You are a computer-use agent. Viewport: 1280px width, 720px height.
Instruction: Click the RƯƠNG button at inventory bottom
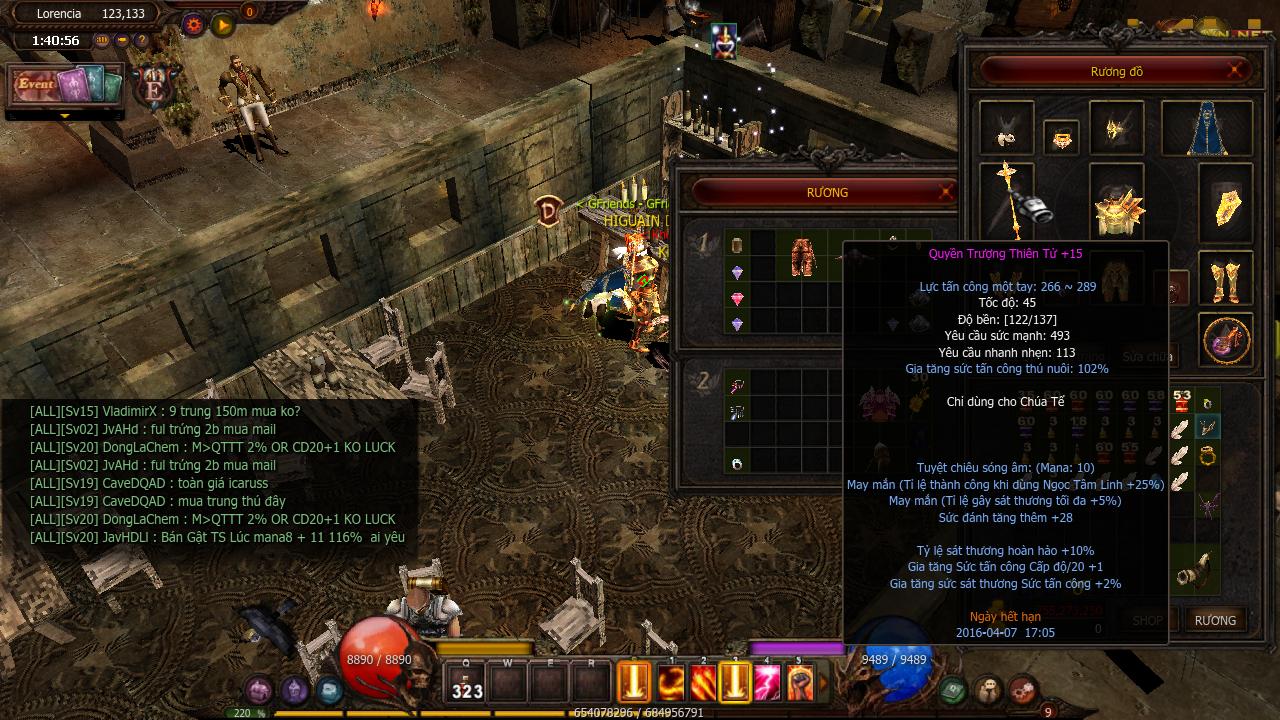point(1215,620)
